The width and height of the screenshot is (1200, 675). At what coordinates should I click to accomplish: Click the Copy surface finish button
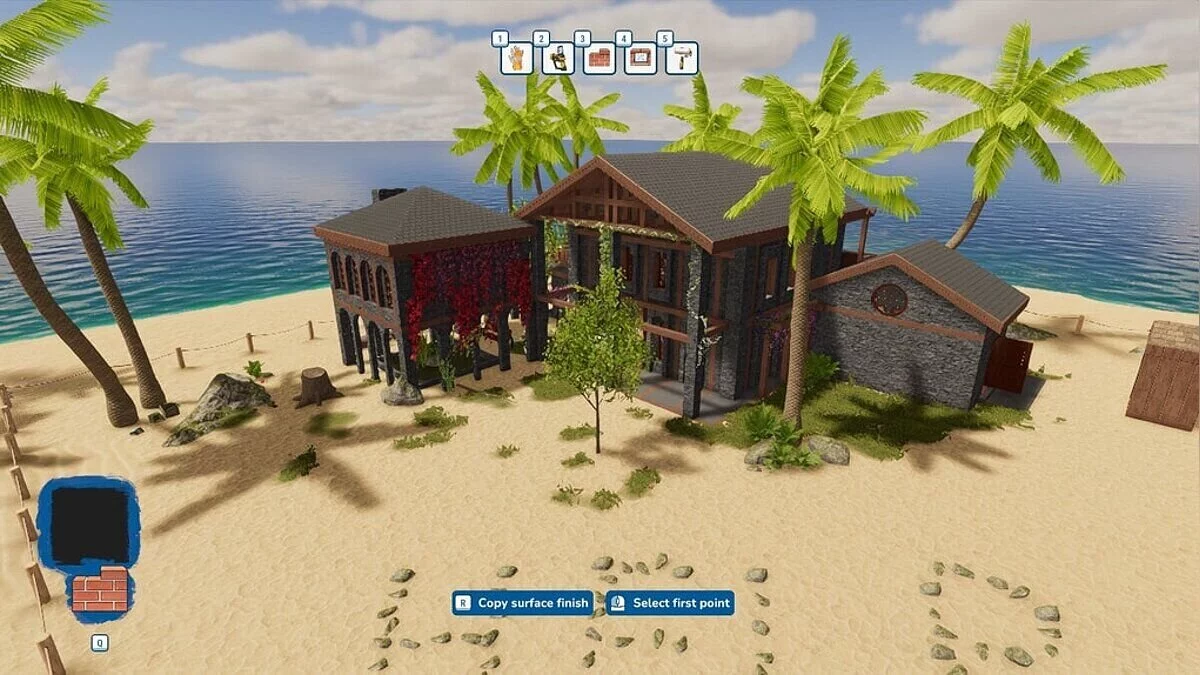(x=523, y=603)
